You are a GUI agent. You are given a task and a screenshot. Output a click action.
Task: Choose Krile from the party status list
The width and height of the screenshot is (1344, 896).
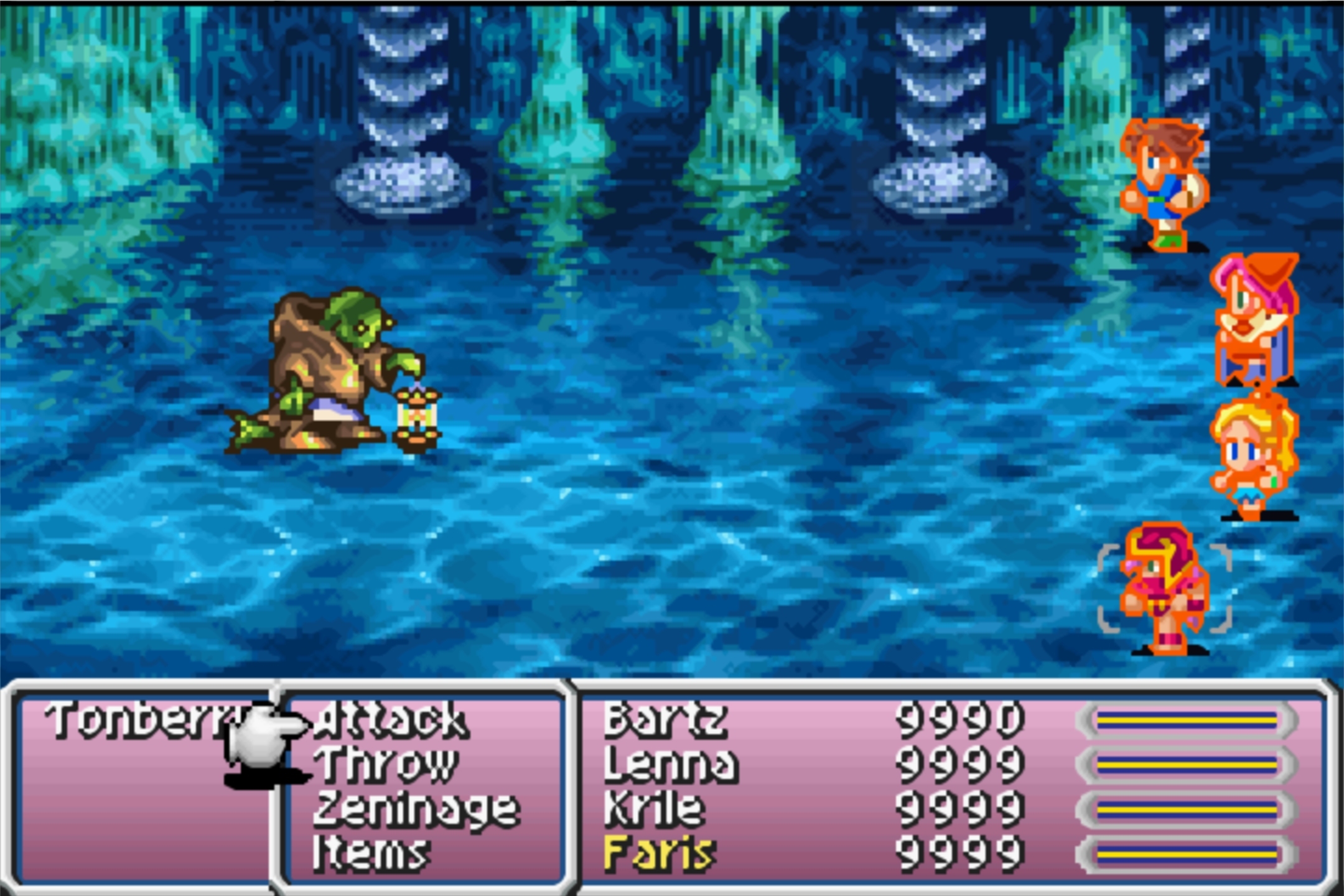click(655, 809)
